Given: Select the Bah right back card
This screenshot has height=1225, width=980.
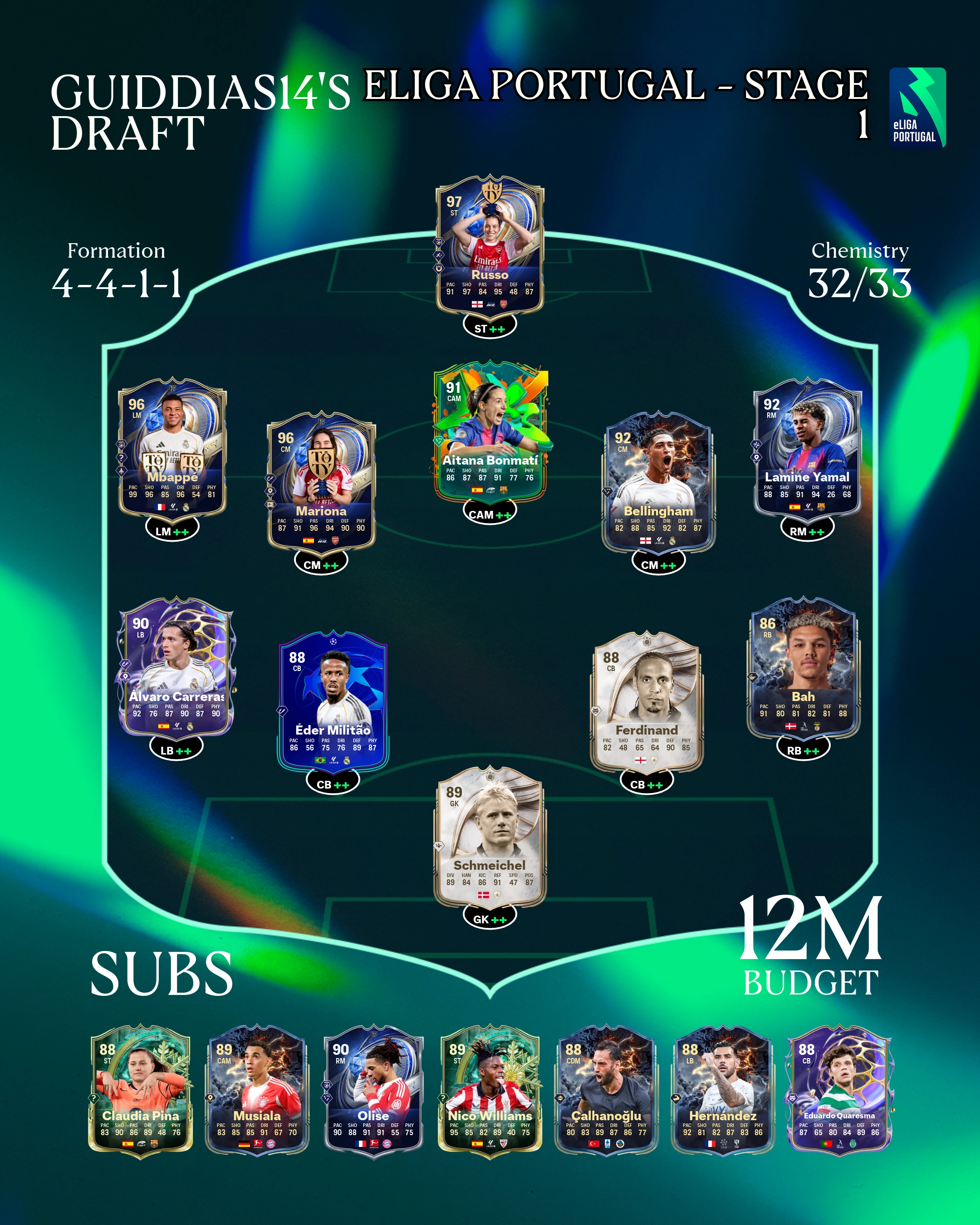Looking at the screenshot, I should [x=803, y=667].
